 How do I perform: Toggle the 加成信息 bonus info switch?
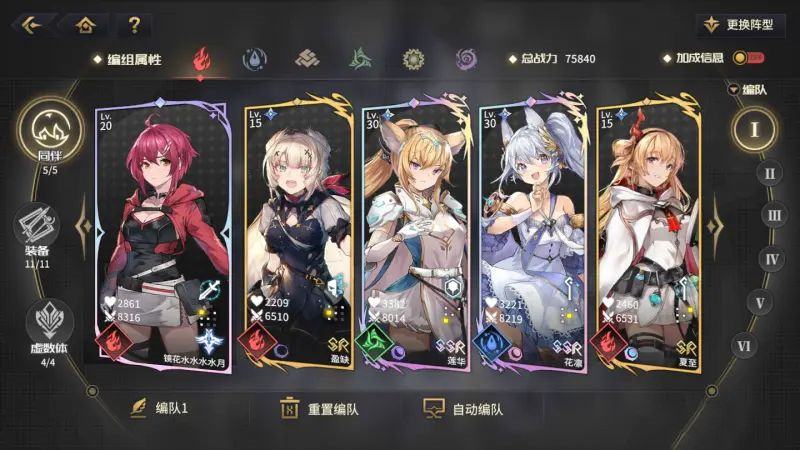(744, 58)
